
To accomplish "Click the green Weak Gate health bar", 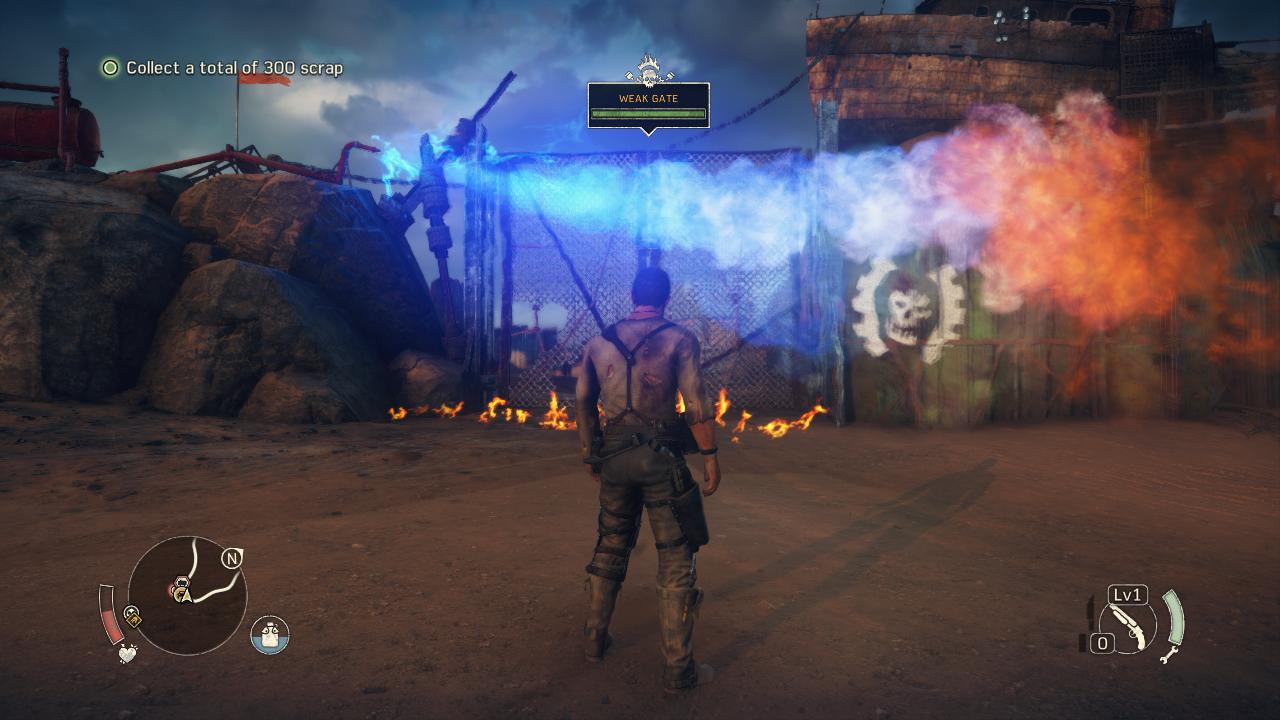I will coord(650,114).
